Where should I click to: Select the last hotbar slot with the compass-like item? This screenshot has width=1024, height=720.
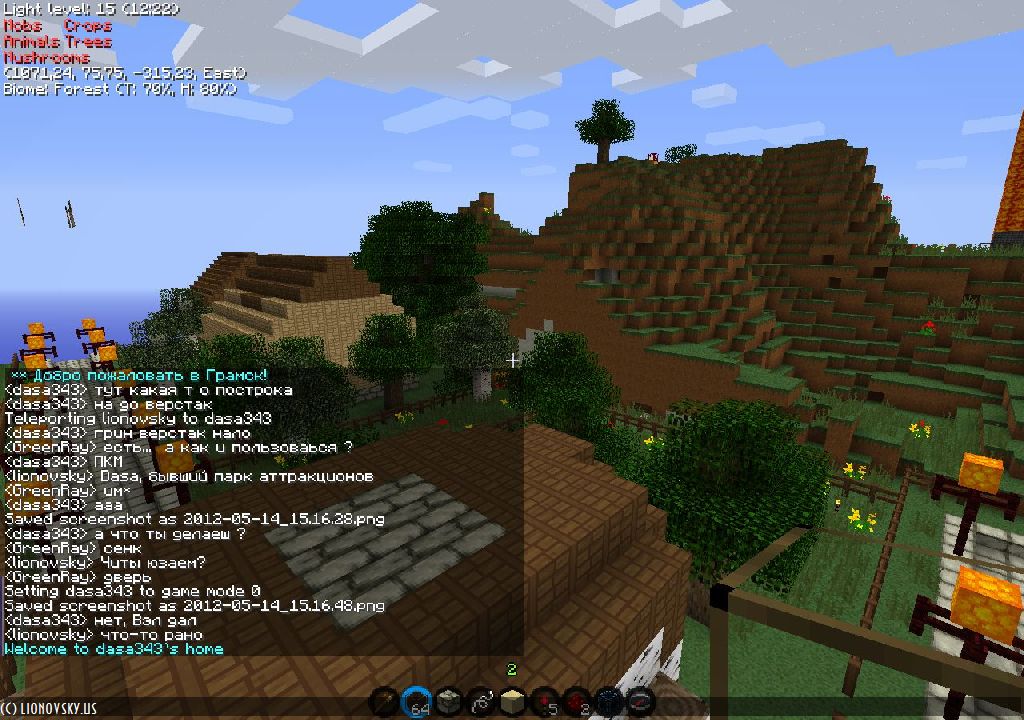[x=640, y=702]
